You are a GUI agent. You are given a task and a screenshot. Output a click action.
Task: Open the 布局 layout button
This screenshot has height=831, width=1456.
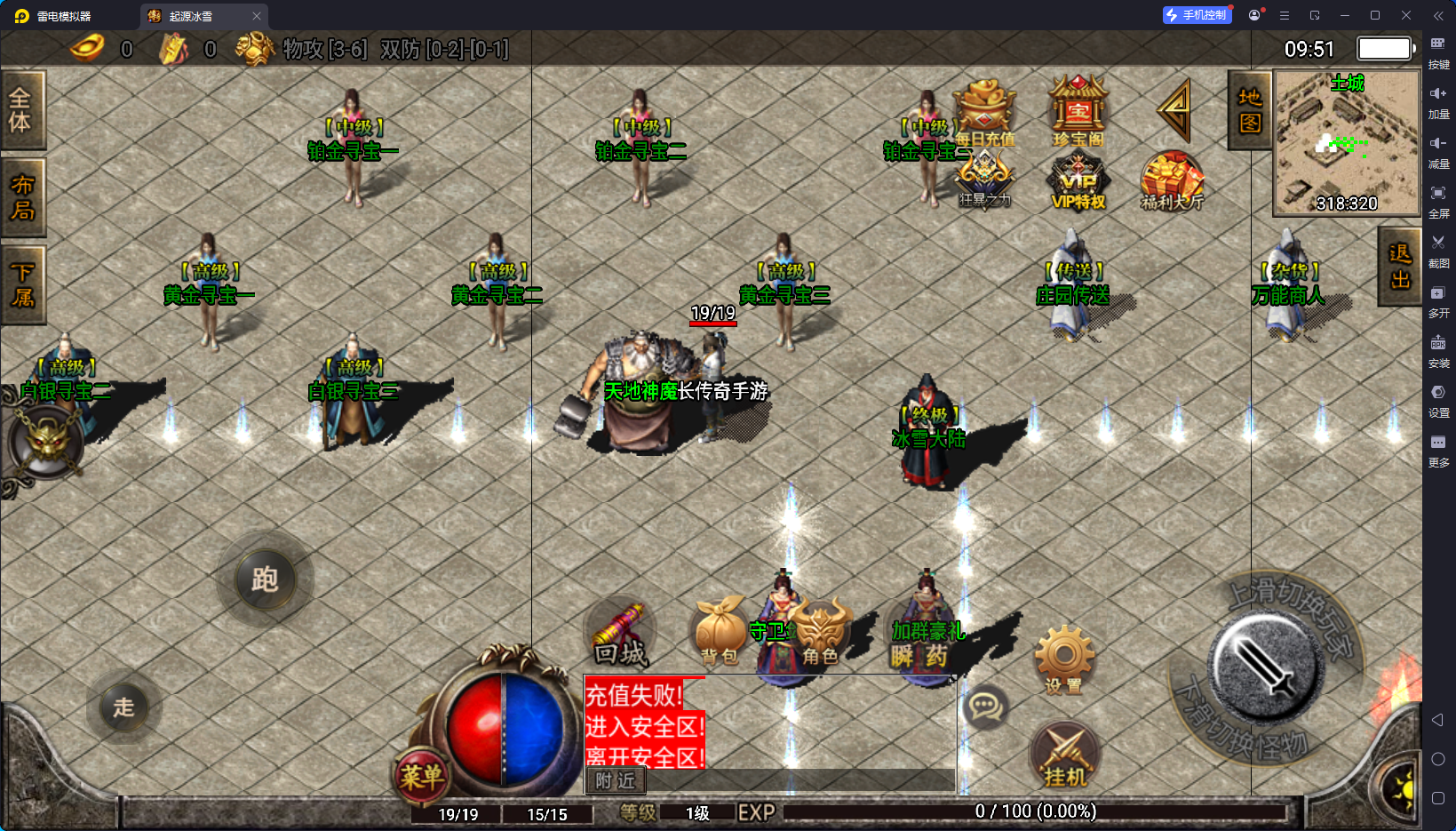pyautogui.click(x=21, y=197)
